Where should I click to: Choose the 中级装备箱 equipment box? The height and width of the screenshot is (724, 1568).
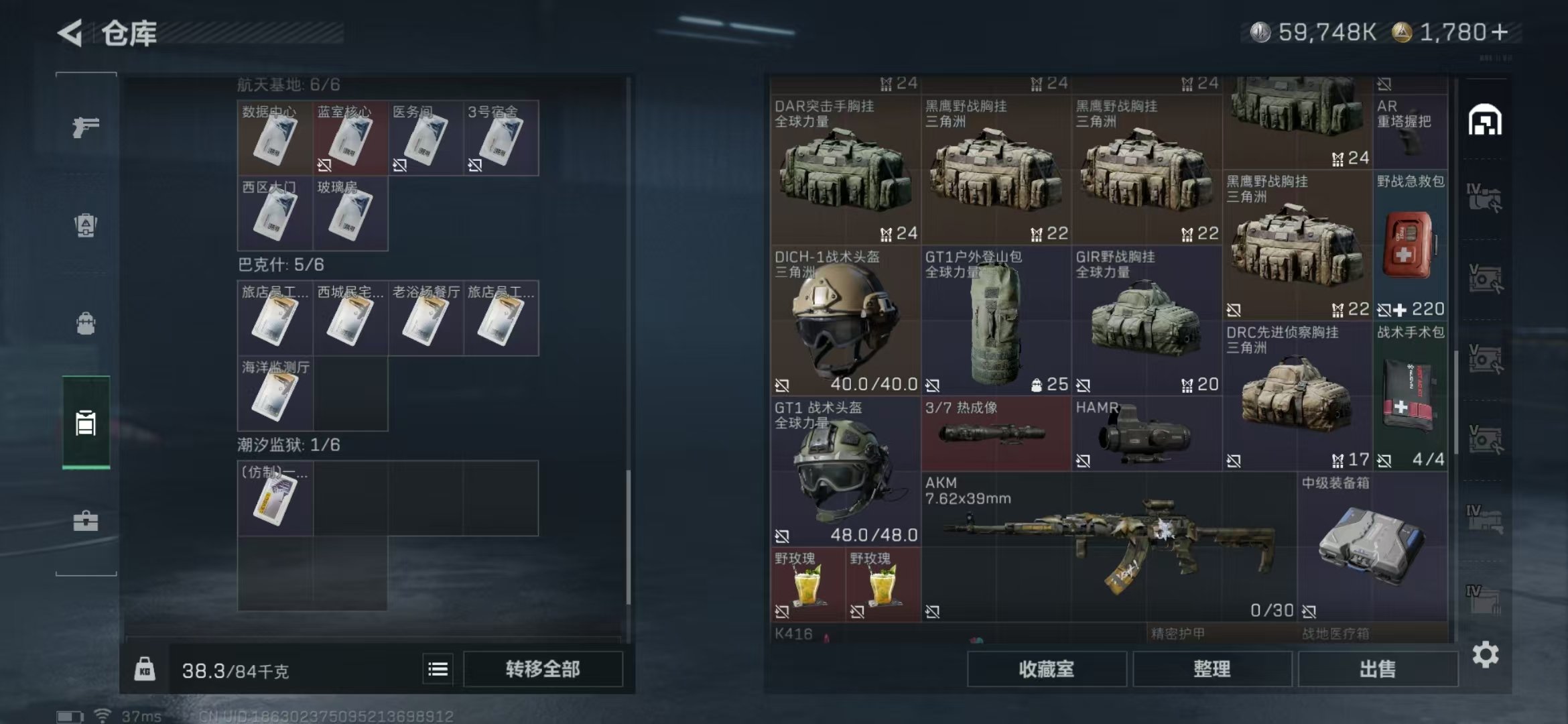pos(1371,546)
